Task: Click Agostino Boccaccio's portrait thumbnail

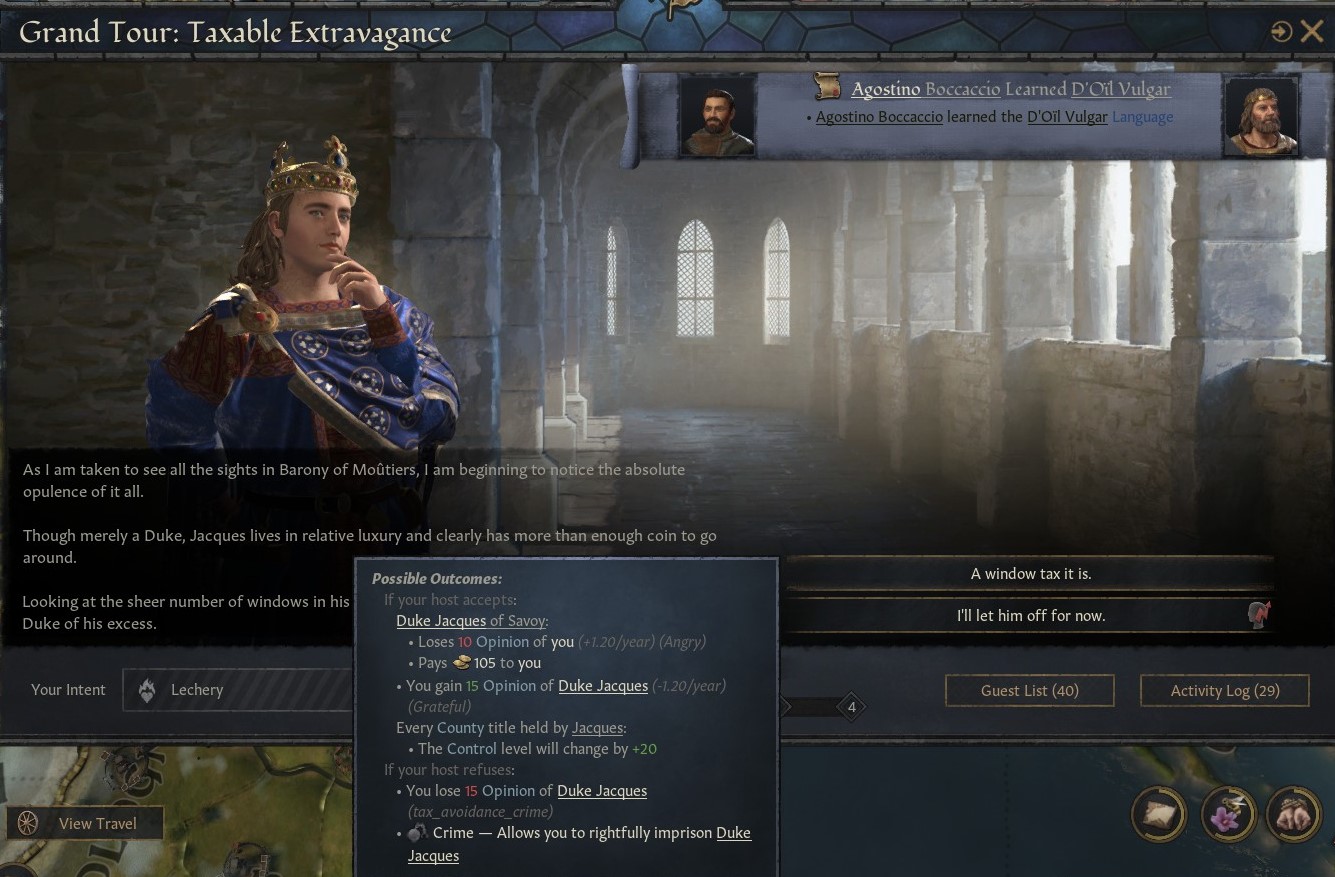Action: click(718, 114)
